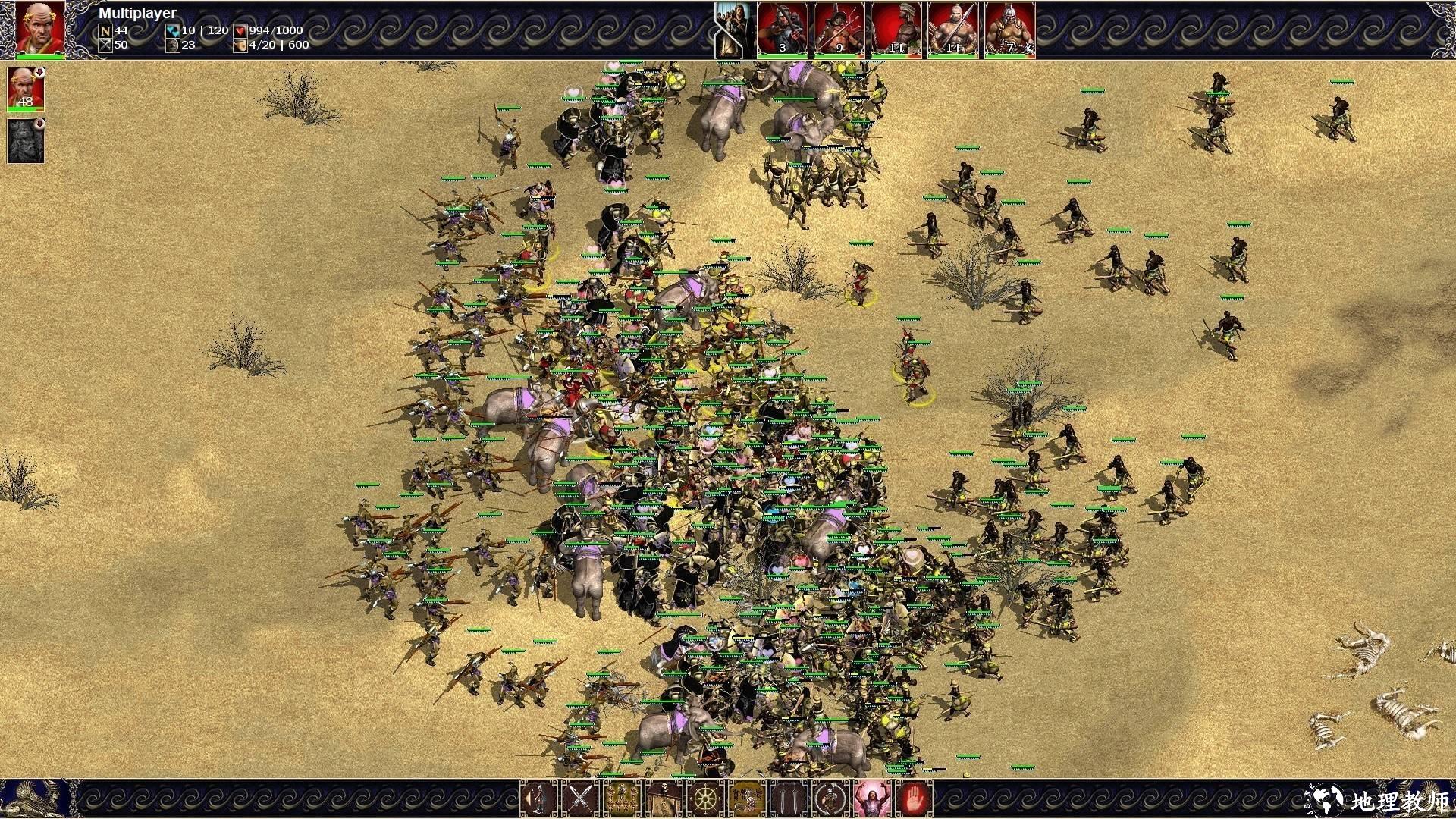The height and width of the screenshot is (819, 1456).
Task: Select the helmeted gladiator group numbered 7
Action: click(x=1009, y=29)
